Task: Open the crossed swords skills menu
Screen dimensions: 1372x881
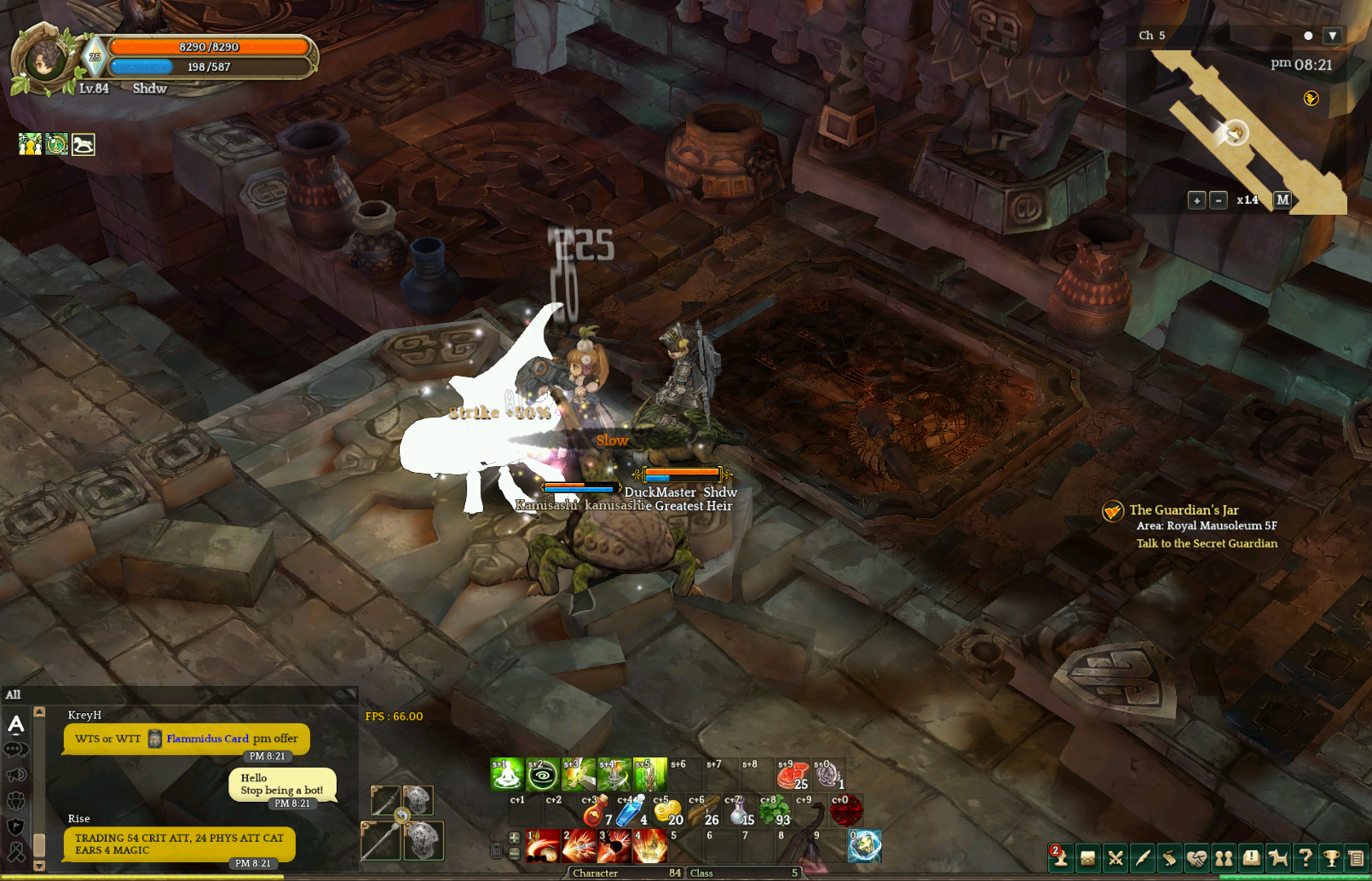Action: 1115,858
